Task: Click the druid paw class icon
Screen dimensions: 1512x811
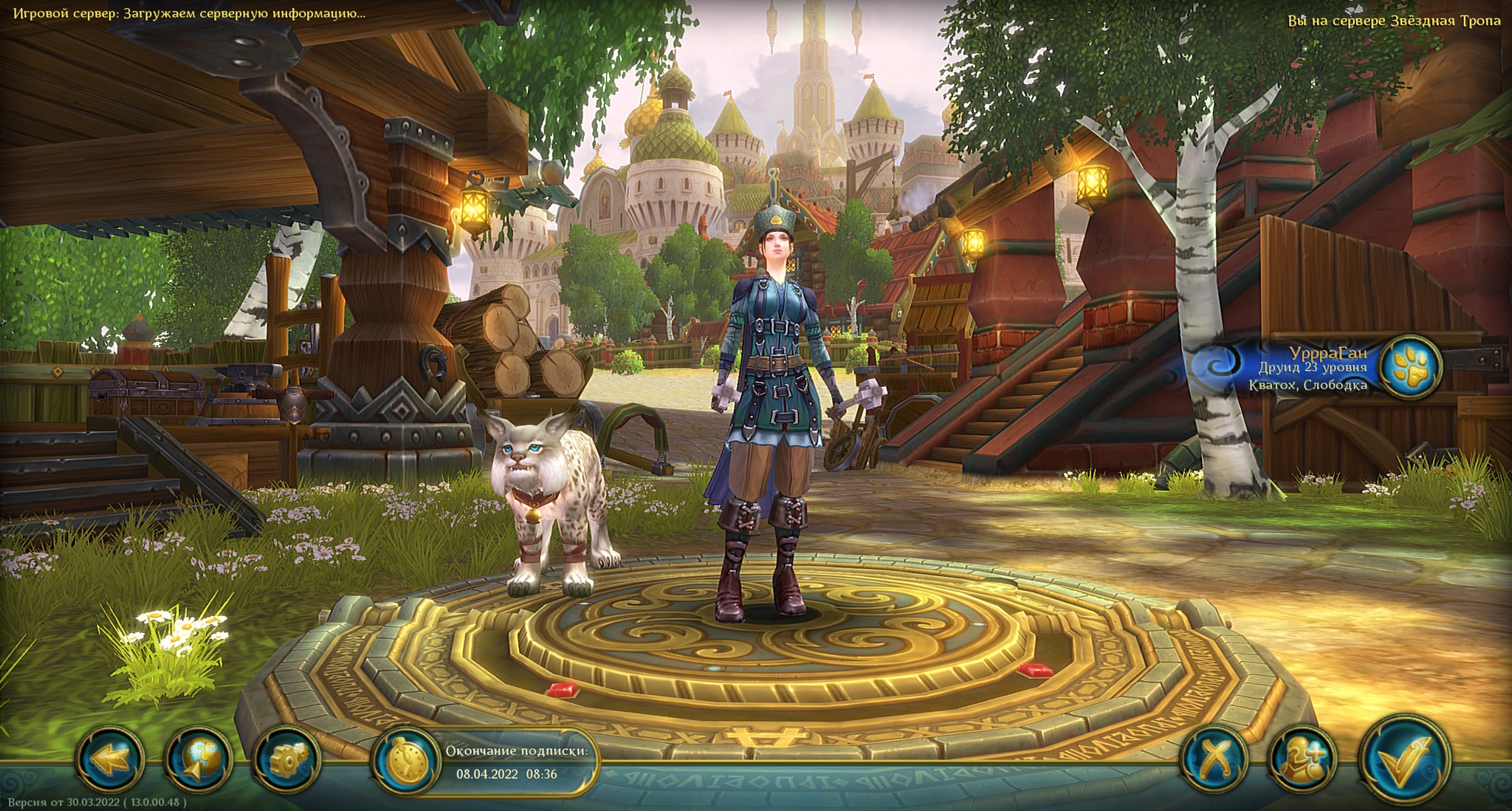Action: [1410, 367]
